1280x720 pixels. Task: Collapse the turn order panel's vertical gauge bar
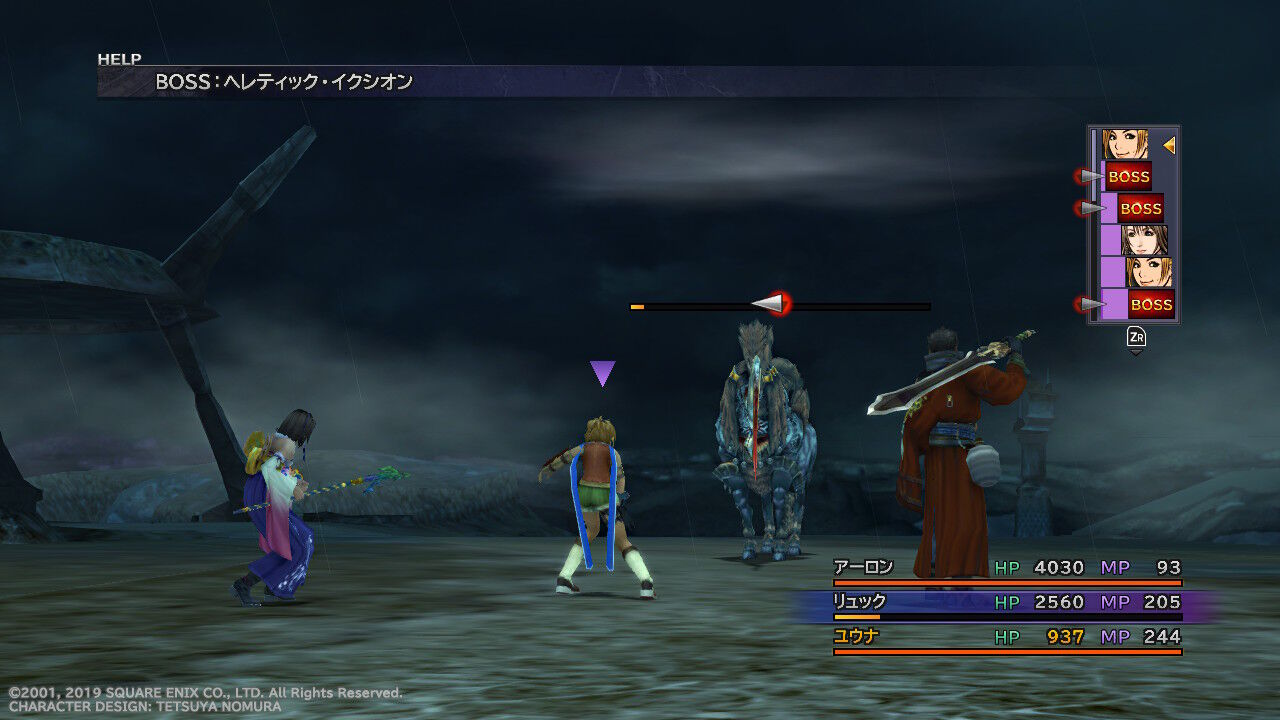click(x=1095, y=222)
